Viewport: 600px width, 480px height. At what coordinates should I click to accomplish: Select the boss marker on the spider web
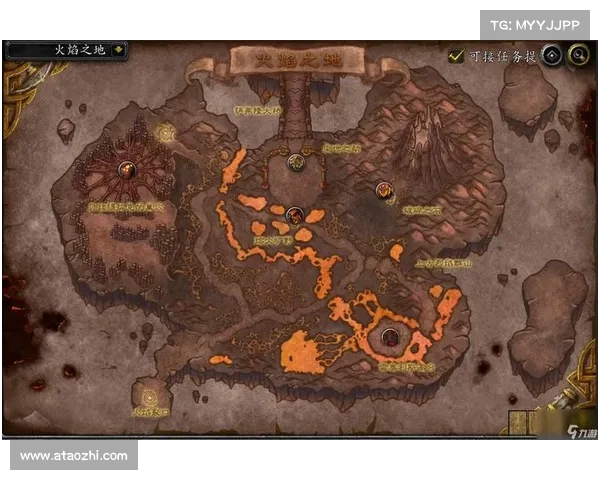pos(128,171)
